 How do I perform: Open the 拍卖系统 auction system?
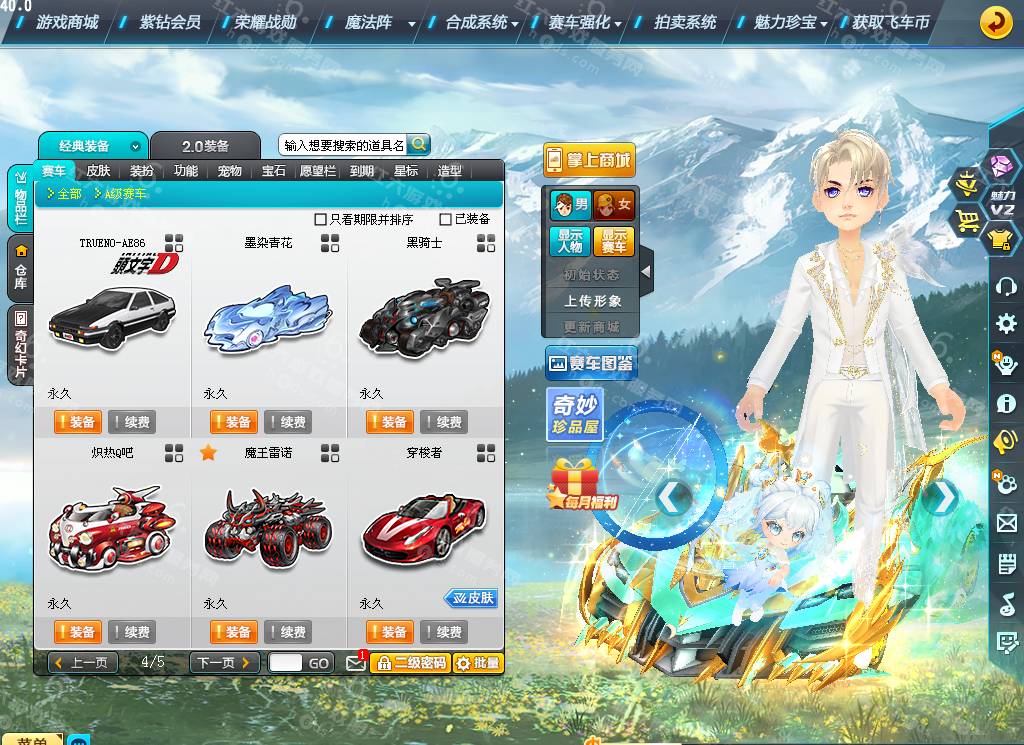point(685,22)
